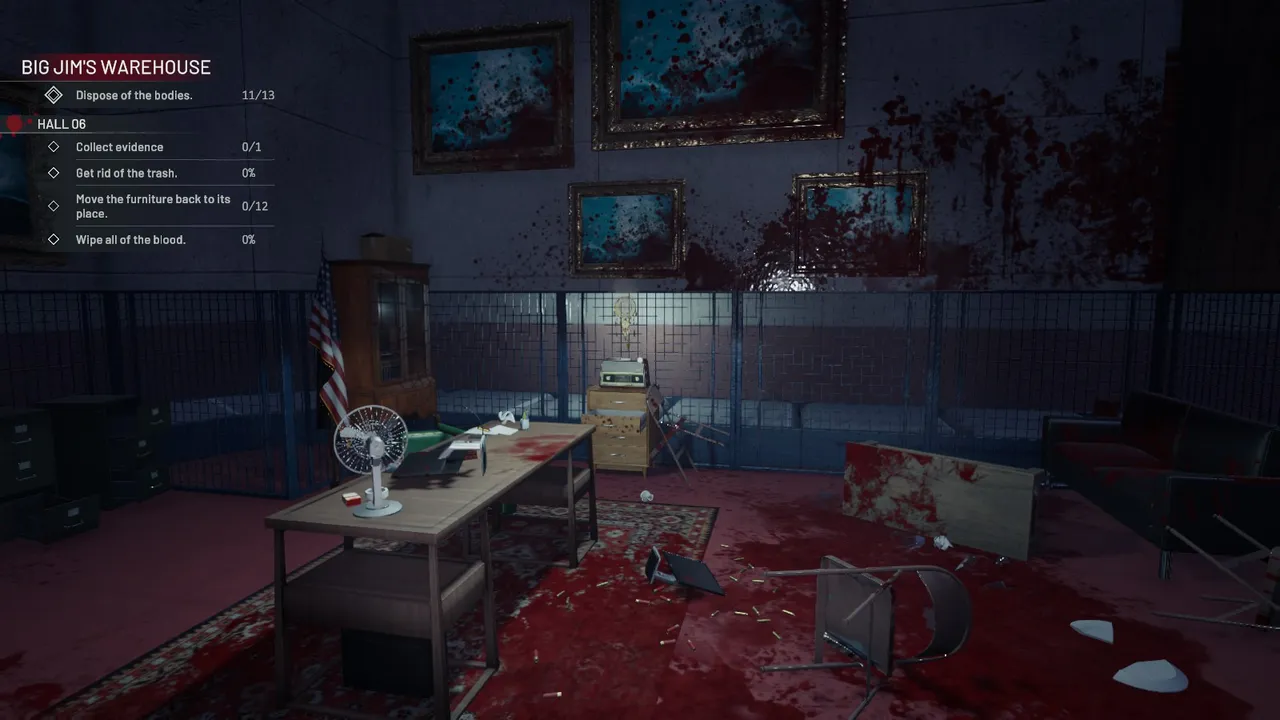Viewport: 1280px width, 720px height.
Task: Select the Collect evidence objective text
Action: 119,147
